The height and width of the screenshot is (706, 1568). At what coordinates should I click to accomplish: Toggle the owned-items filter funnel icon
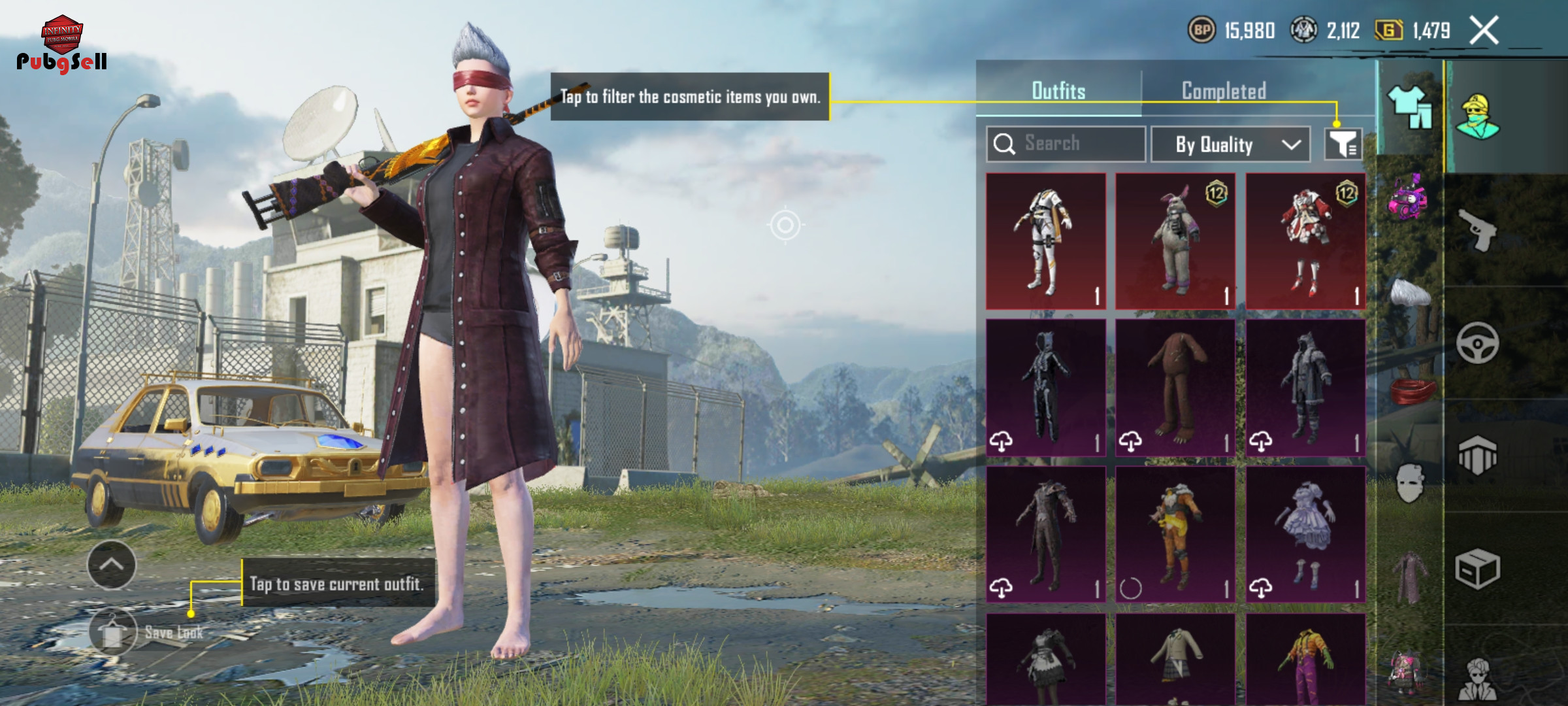pos(1343,144)
